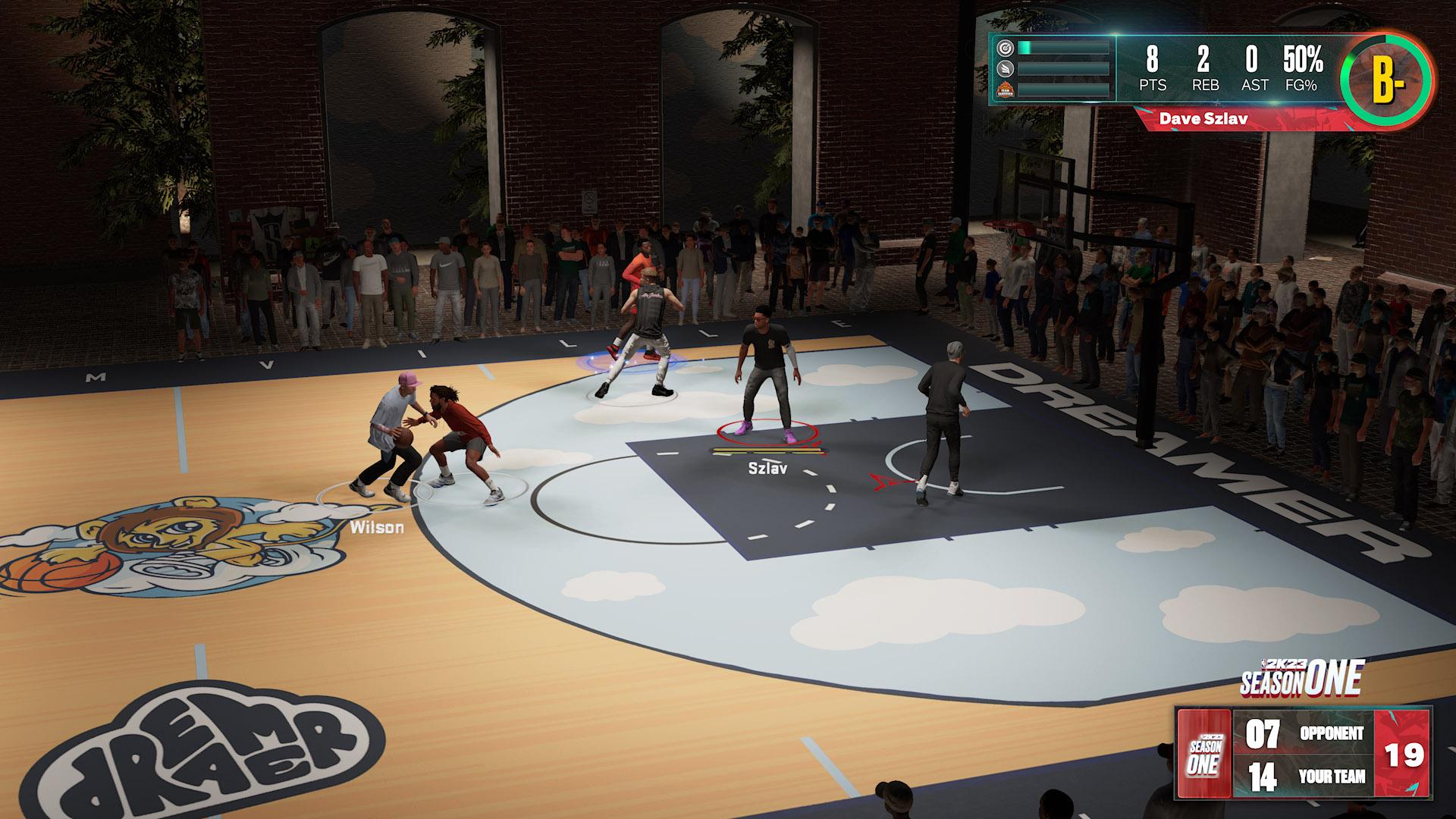1456x819 pixels.
Task: Click the B- teammate grade badge
Action: (x=1386, y=79)
